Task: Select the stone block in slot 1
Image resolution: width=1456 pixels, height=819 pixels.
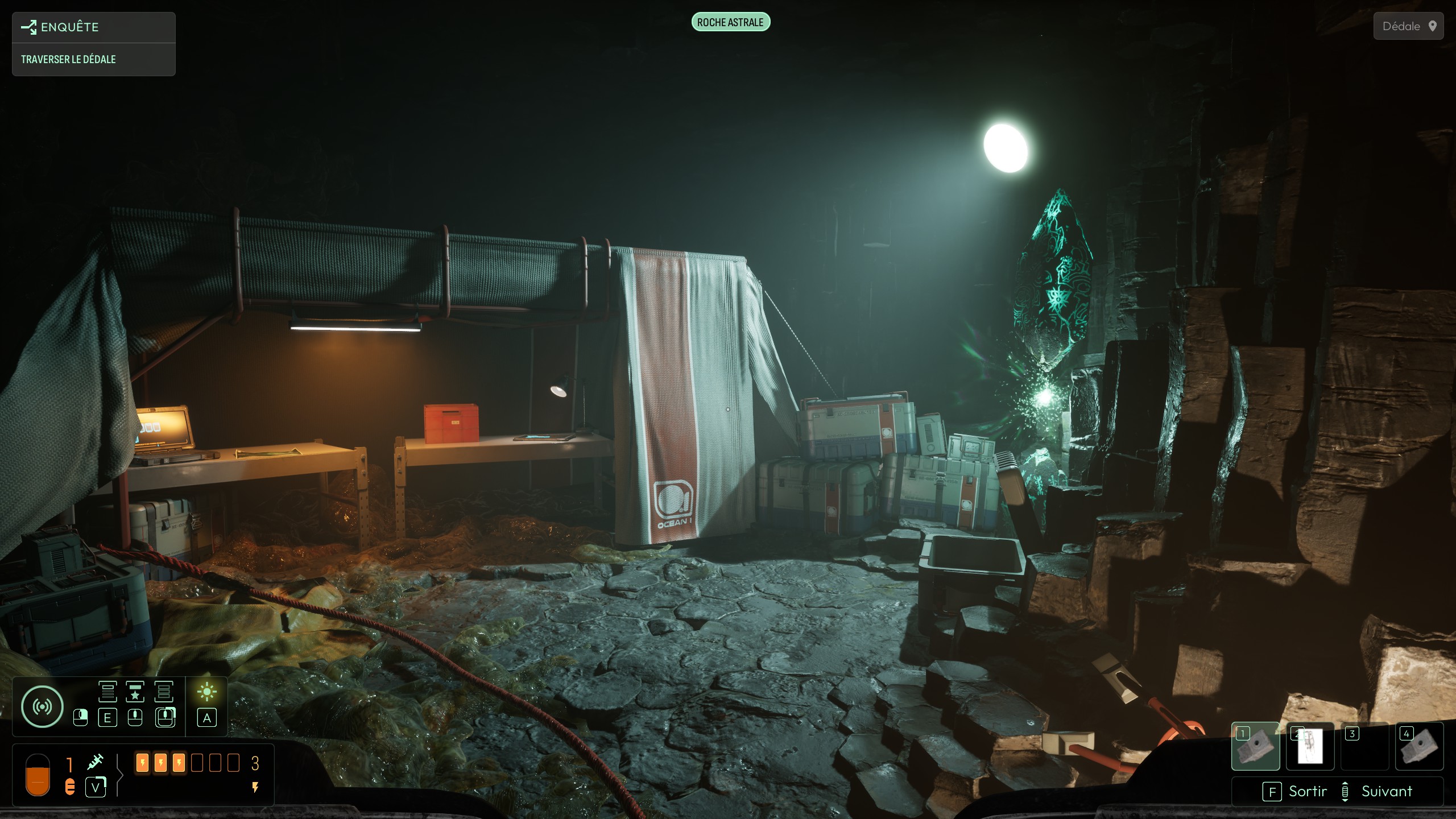Action: point(1255,746)
